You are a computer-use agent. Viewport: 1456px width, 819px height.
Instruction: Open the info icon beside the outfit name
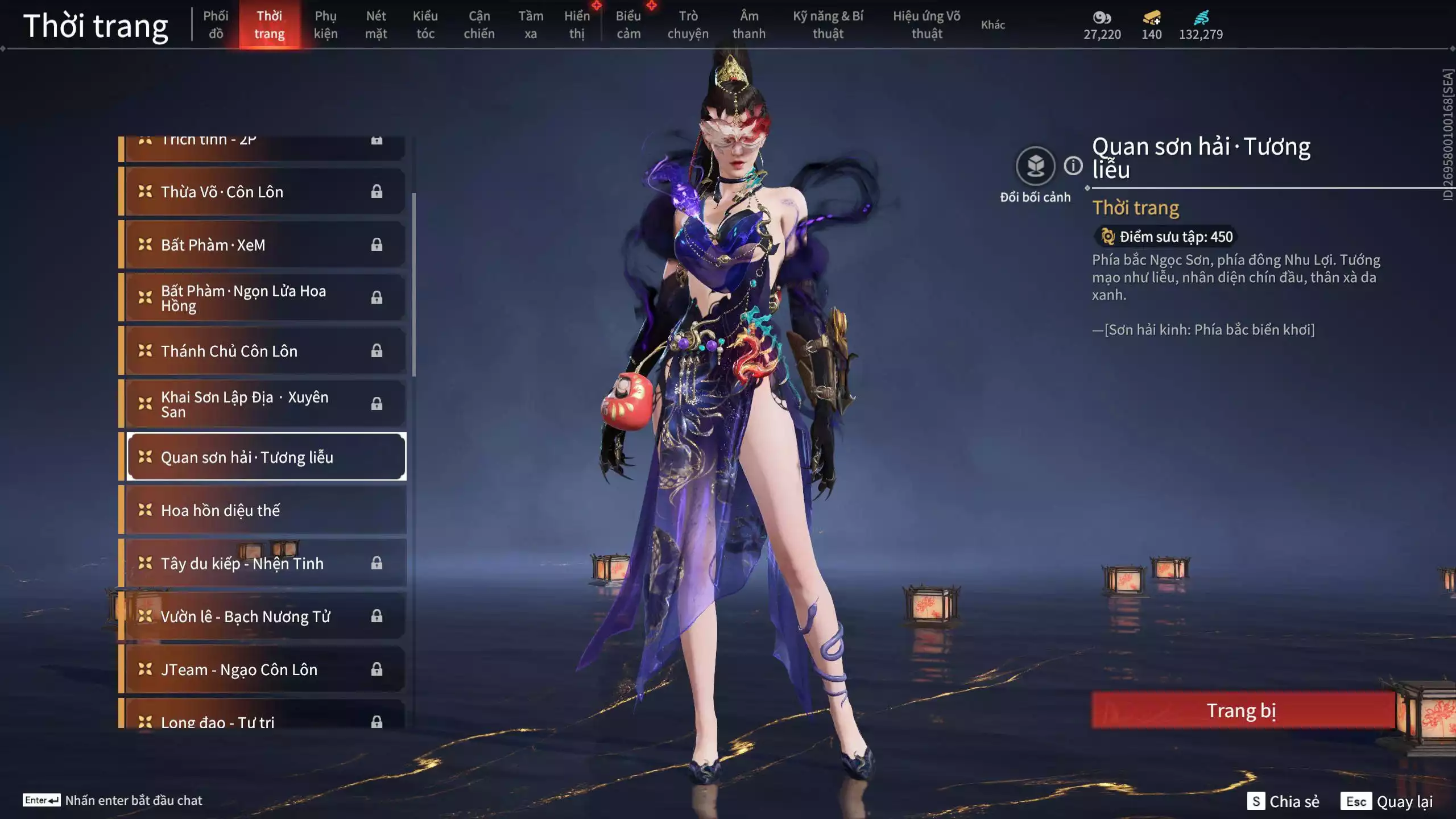click(1073, 167)
